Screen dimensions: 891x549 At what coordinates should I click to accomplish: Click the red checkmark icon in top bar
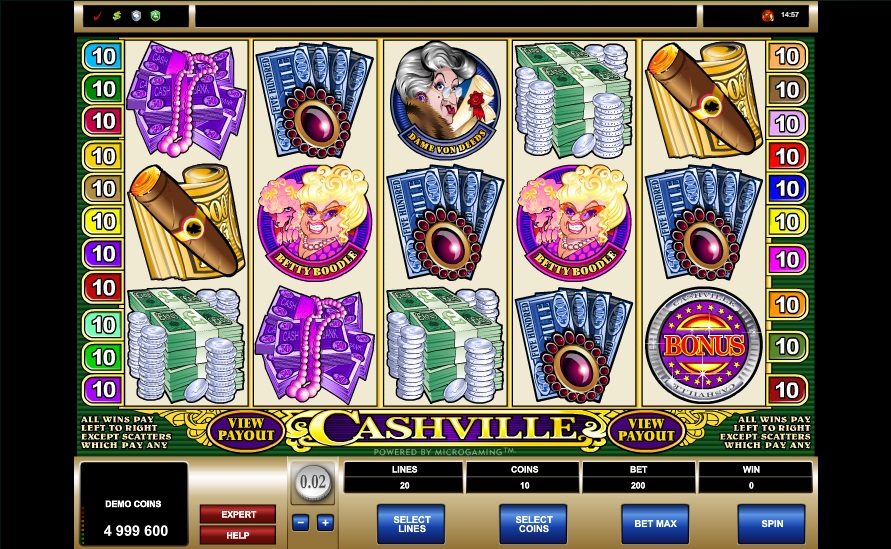(x=97, y=16)
